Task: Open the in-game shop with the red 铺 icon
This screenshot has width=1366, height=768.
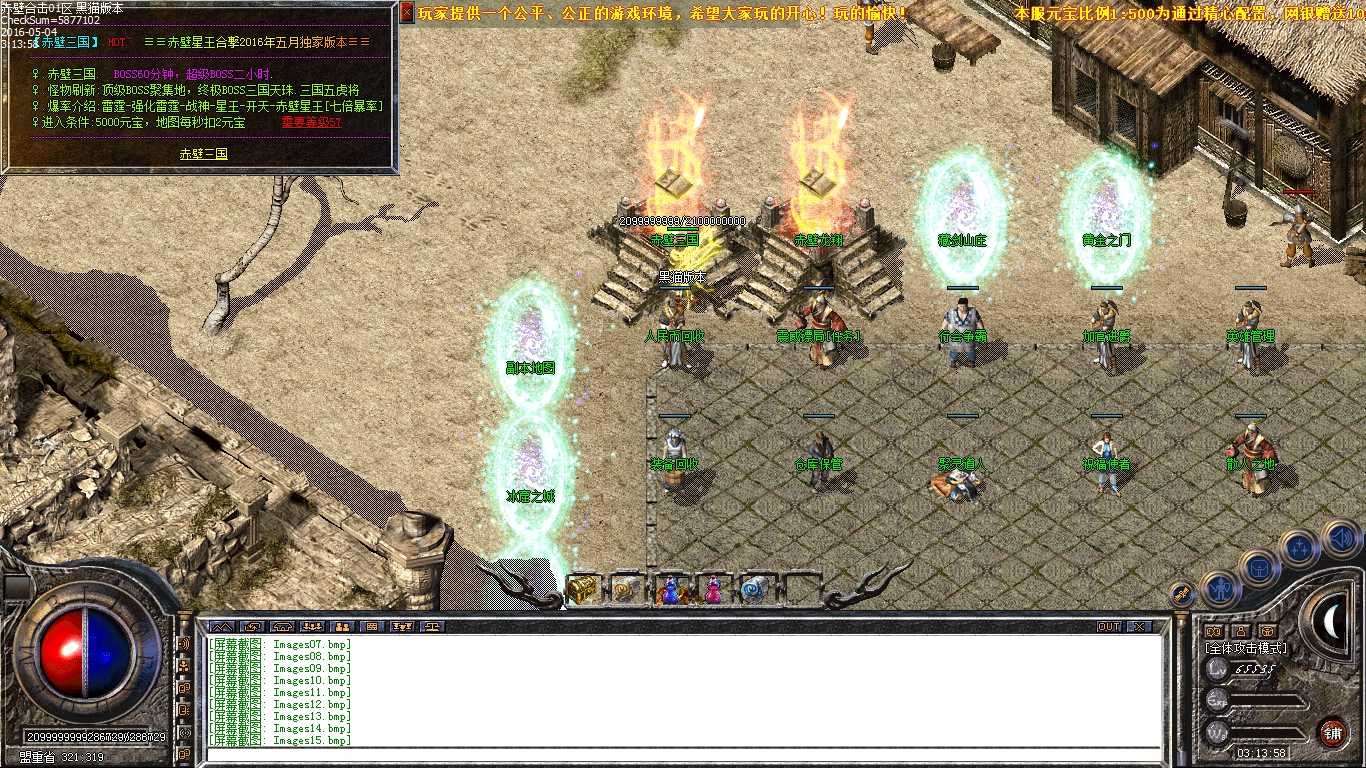Action: tap(1331, 731)
